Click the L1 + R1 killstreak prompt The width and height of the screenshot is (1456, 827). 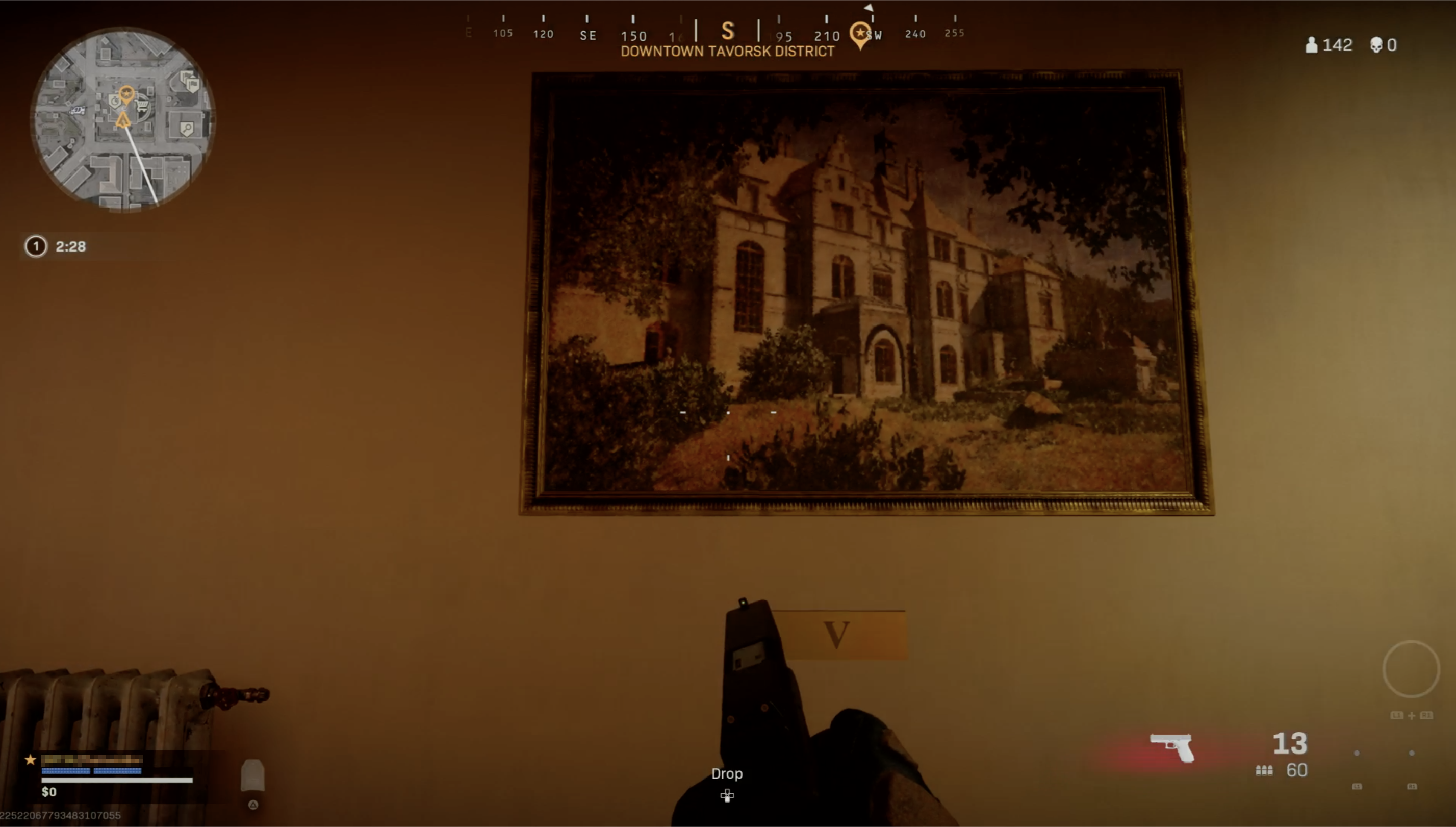point(1412,715)
